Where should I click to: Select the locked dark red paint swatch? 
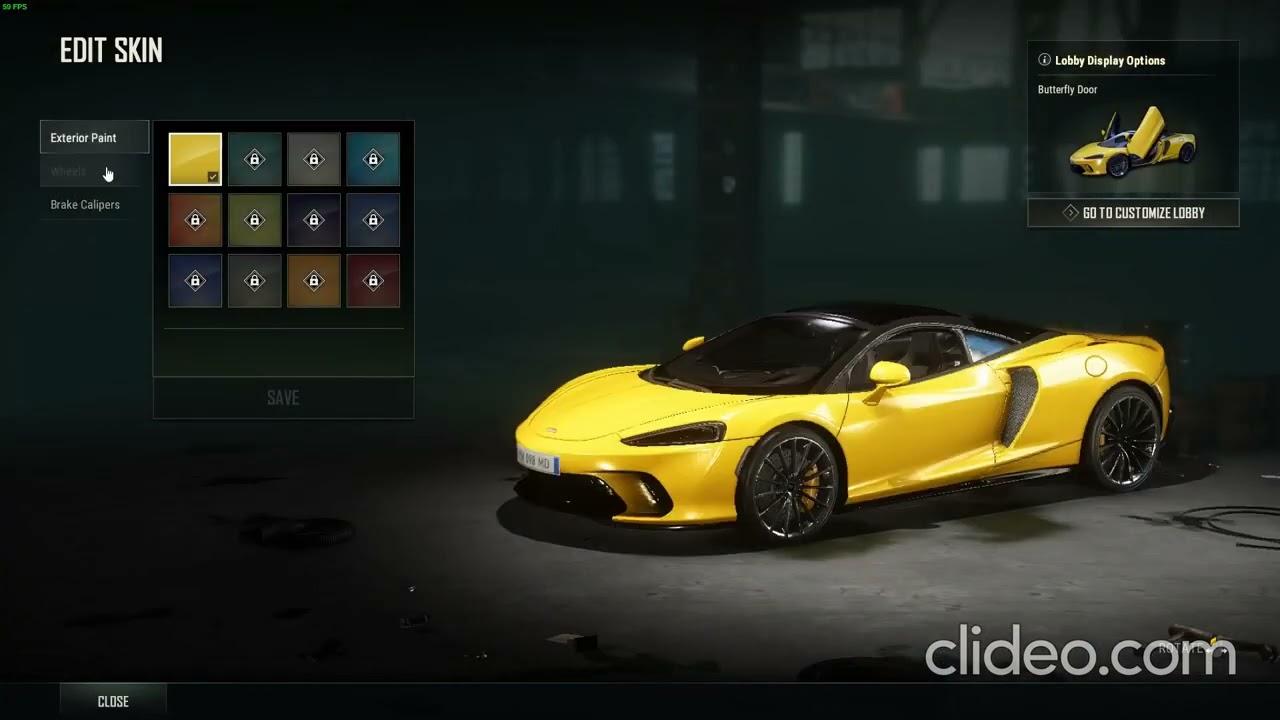[373, 281]
